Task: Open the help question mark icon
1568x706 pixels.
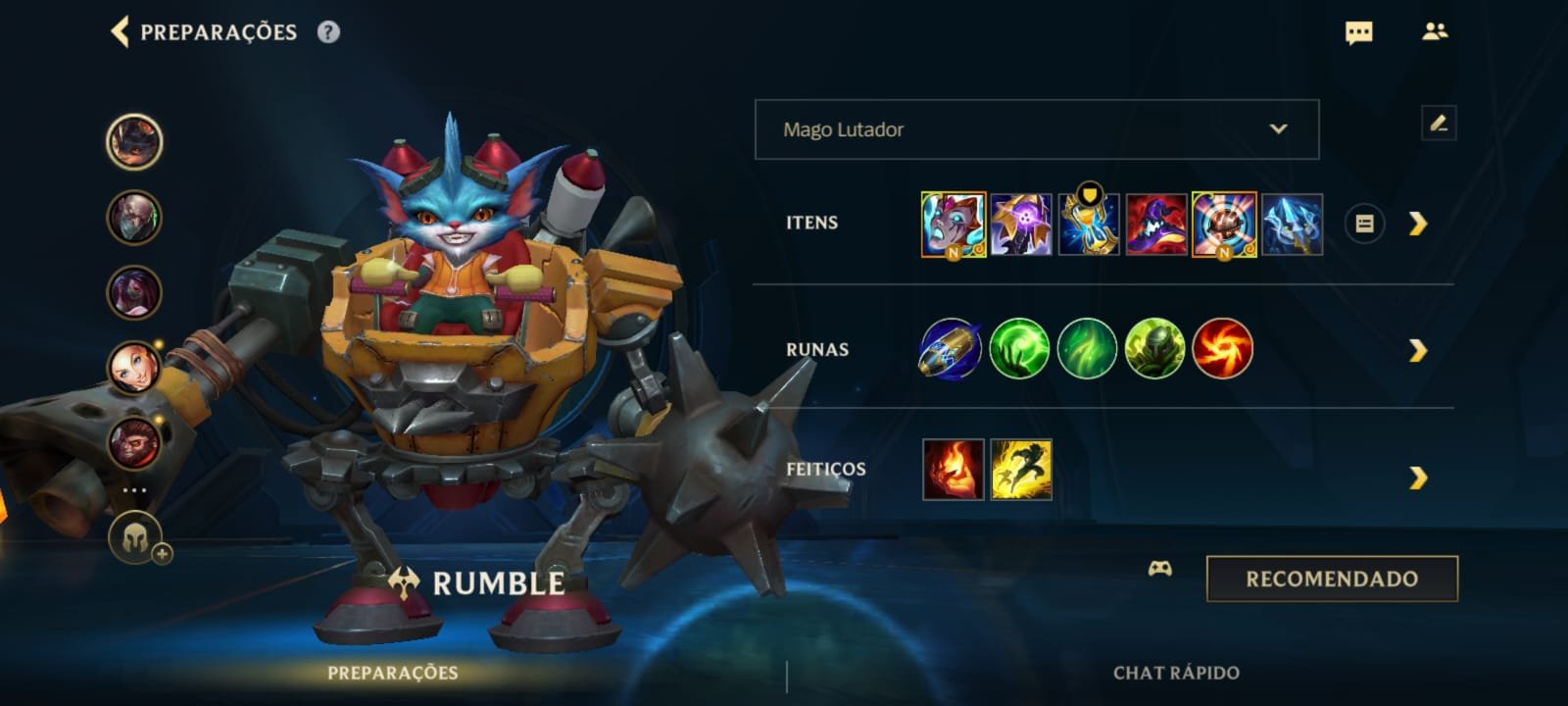Action: pos(328,32)
